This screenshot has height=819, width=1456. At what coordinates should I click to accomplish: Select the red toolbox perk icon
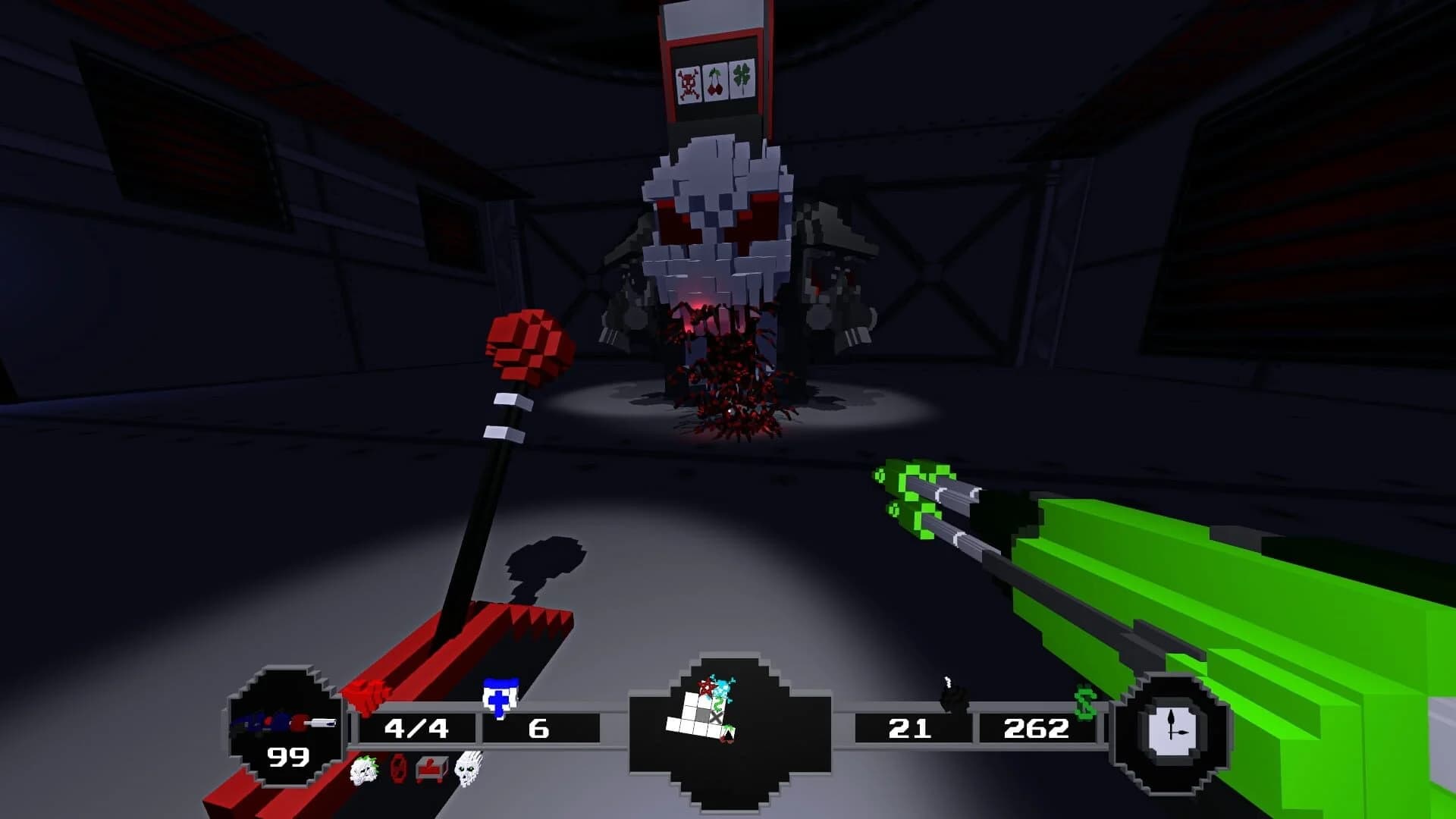tap(430, 767)
